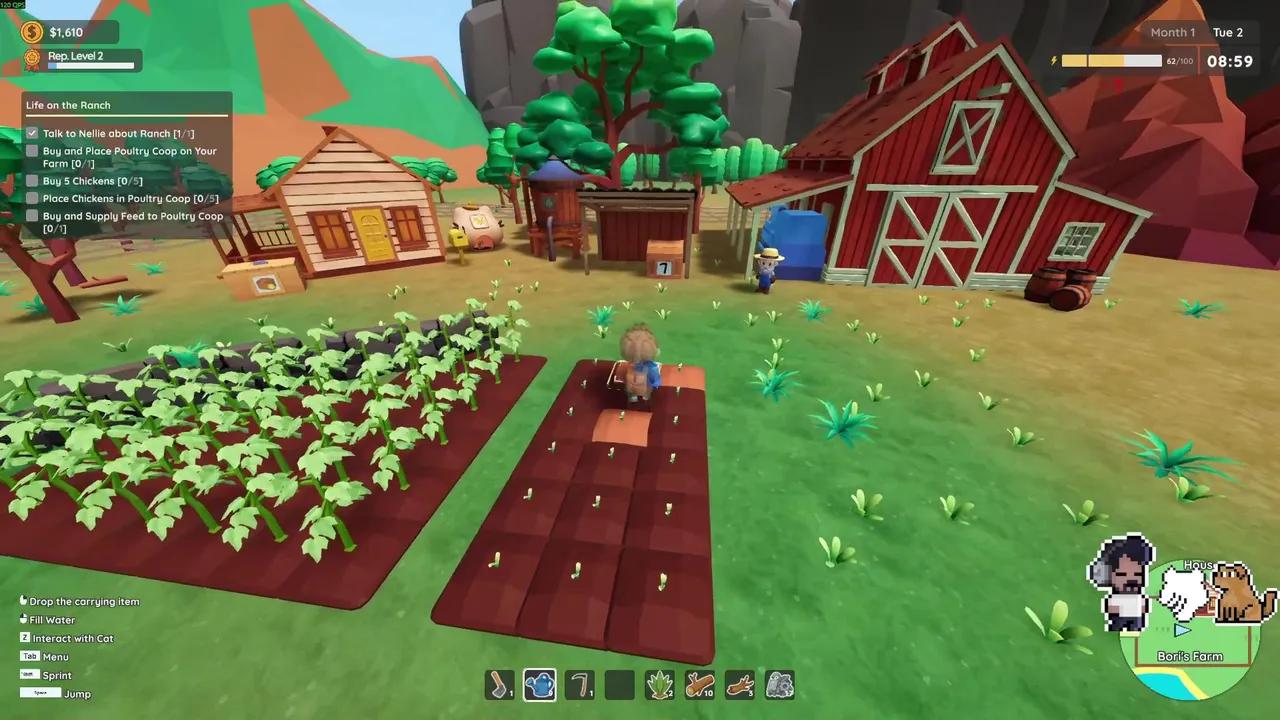Click the pixel-art streamer avatar overlay
This screenshot has width=1280, height=720.
[1123, 585]
